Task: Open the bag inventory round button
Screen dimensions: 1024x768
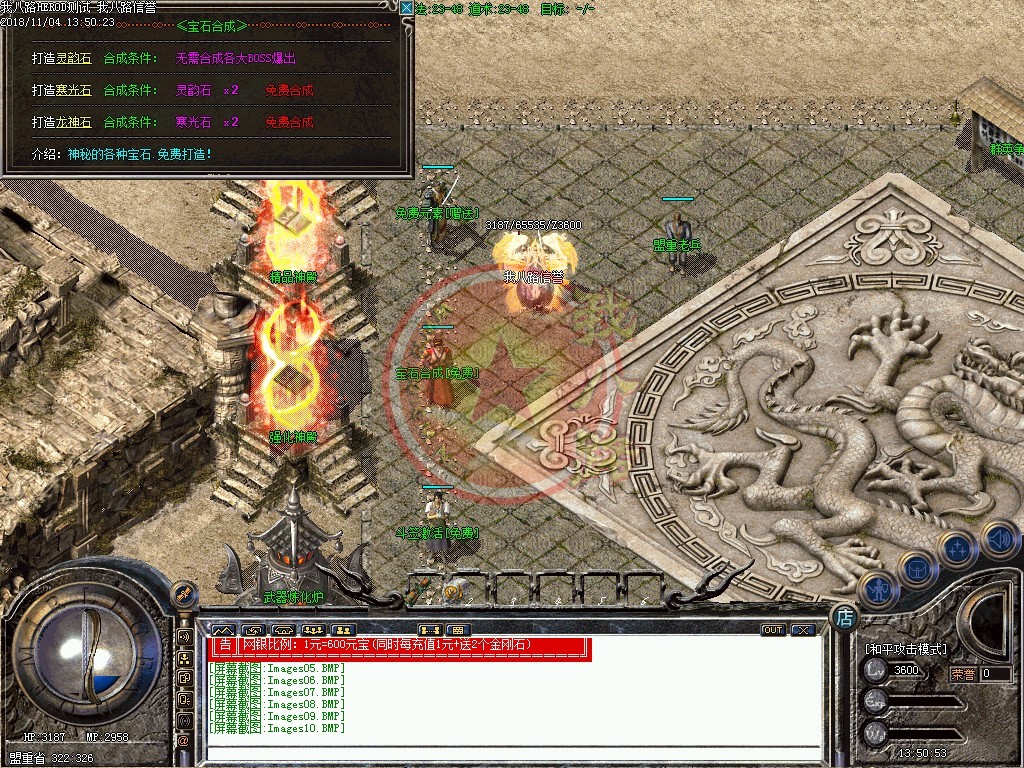Action: (x=916, y=570)
